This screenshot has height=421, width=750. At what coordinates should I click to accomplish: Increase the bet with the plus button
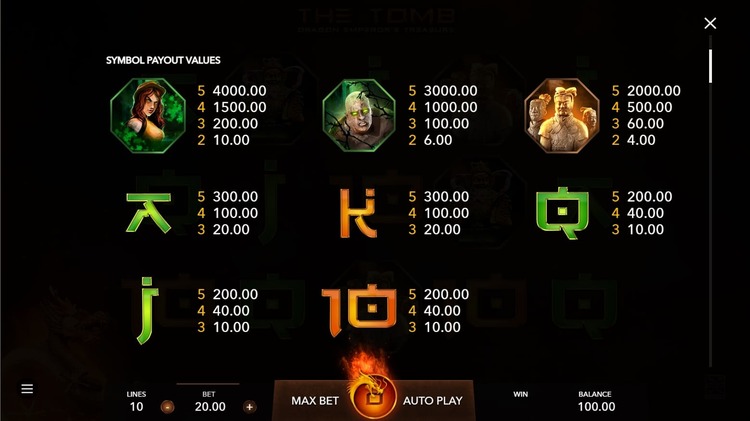pyautogui.click(x=249, y=407)
